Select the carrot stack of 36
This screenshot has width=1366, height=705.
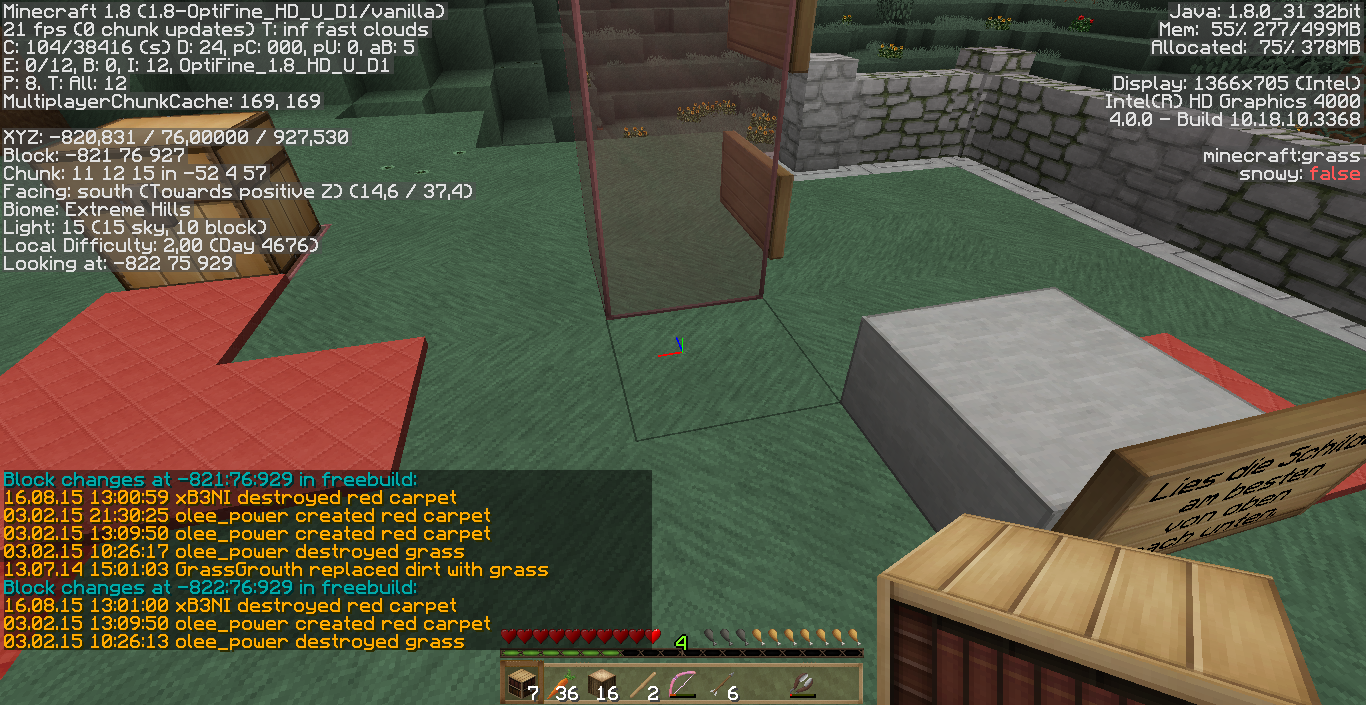561,684
